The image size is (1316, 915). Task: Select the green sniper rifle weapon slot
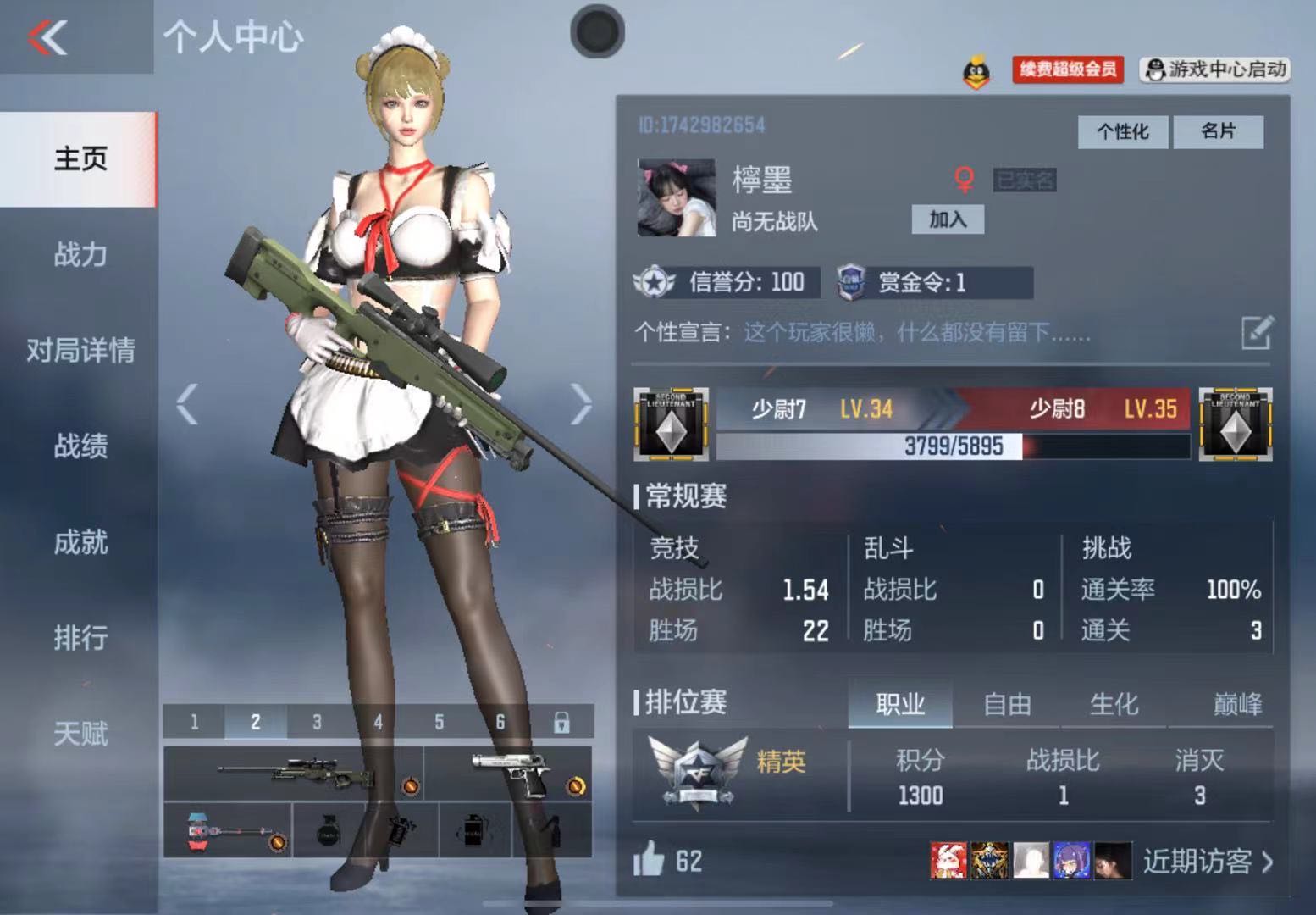tap(294, 773)
